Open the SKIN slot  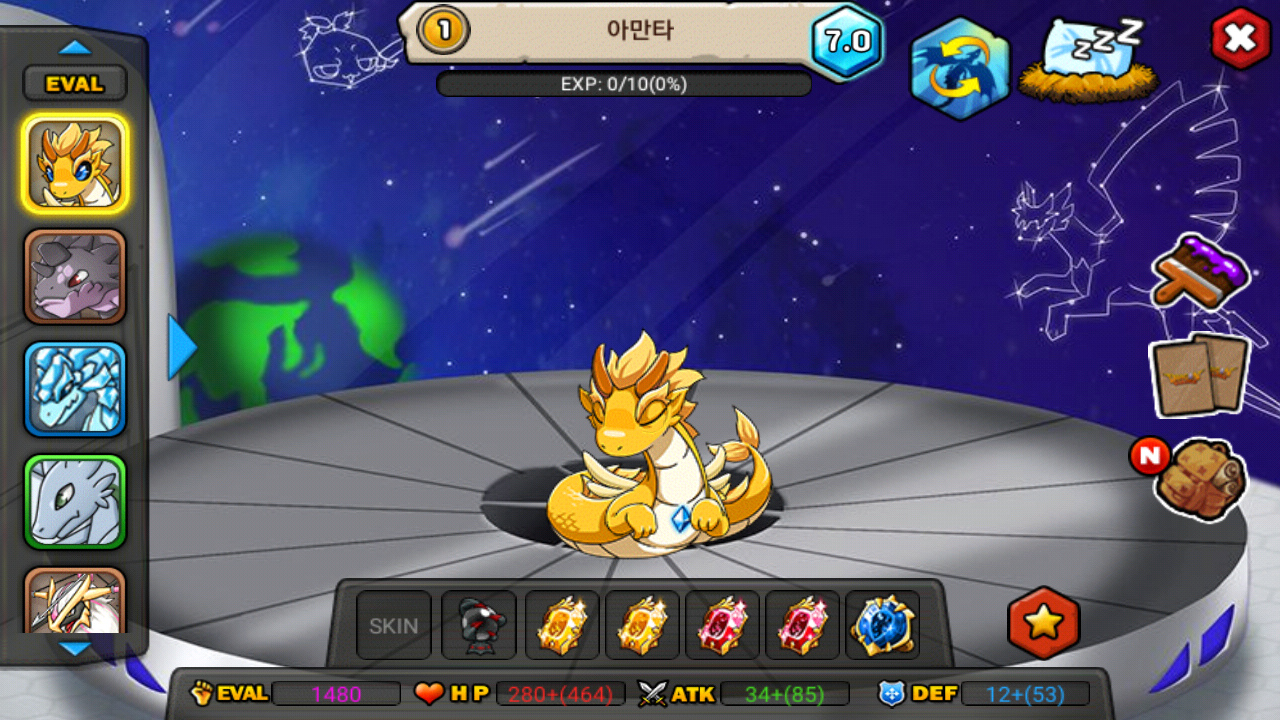pos(394,626)
